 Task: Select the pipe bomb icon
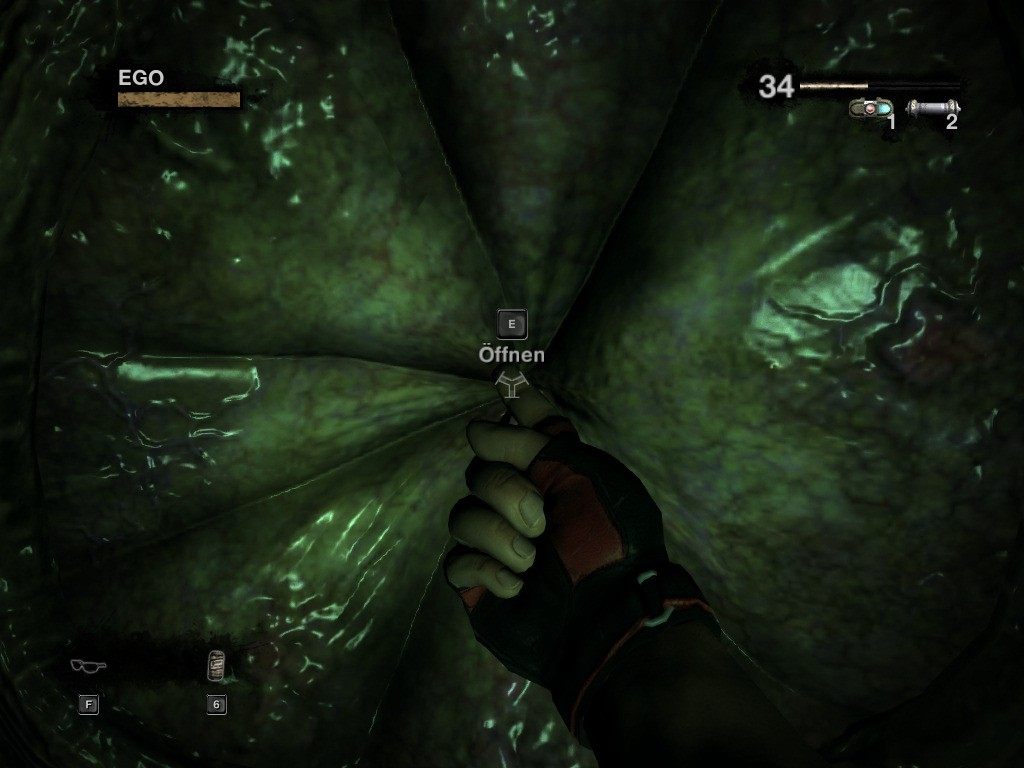(932, 106)
